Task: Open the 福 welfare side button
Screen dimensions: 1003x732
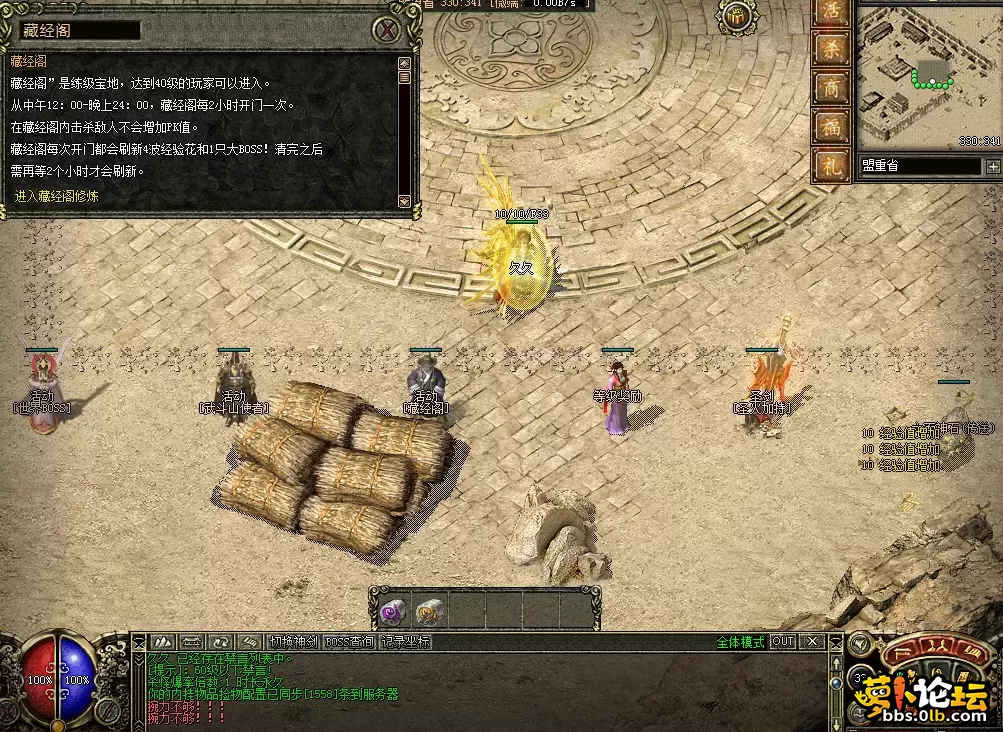Action: click(831, 126)
